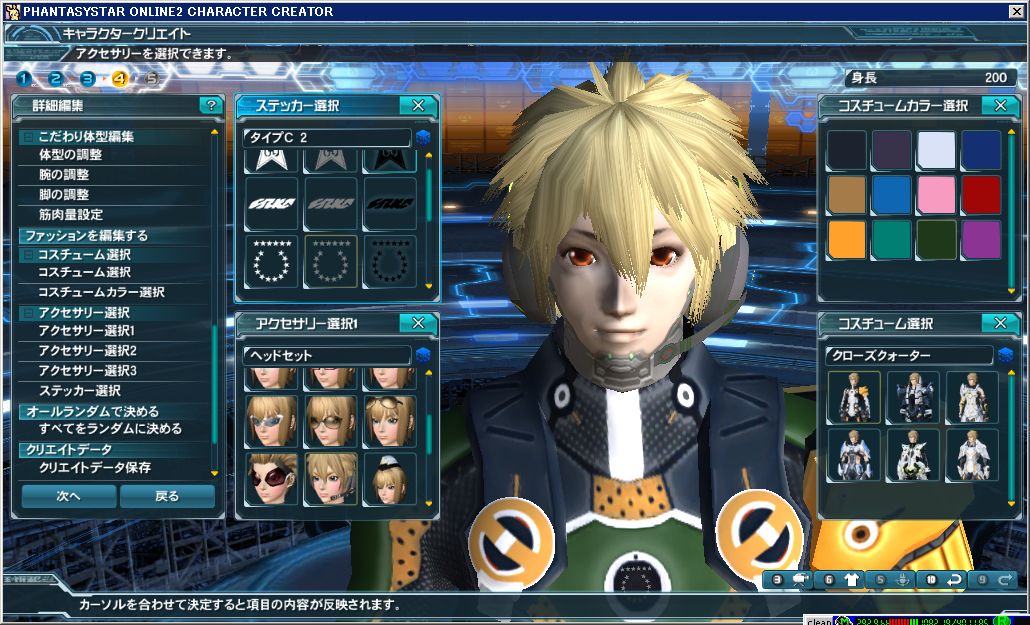Click the 戻る (Back) button

[x=167, y=496]
